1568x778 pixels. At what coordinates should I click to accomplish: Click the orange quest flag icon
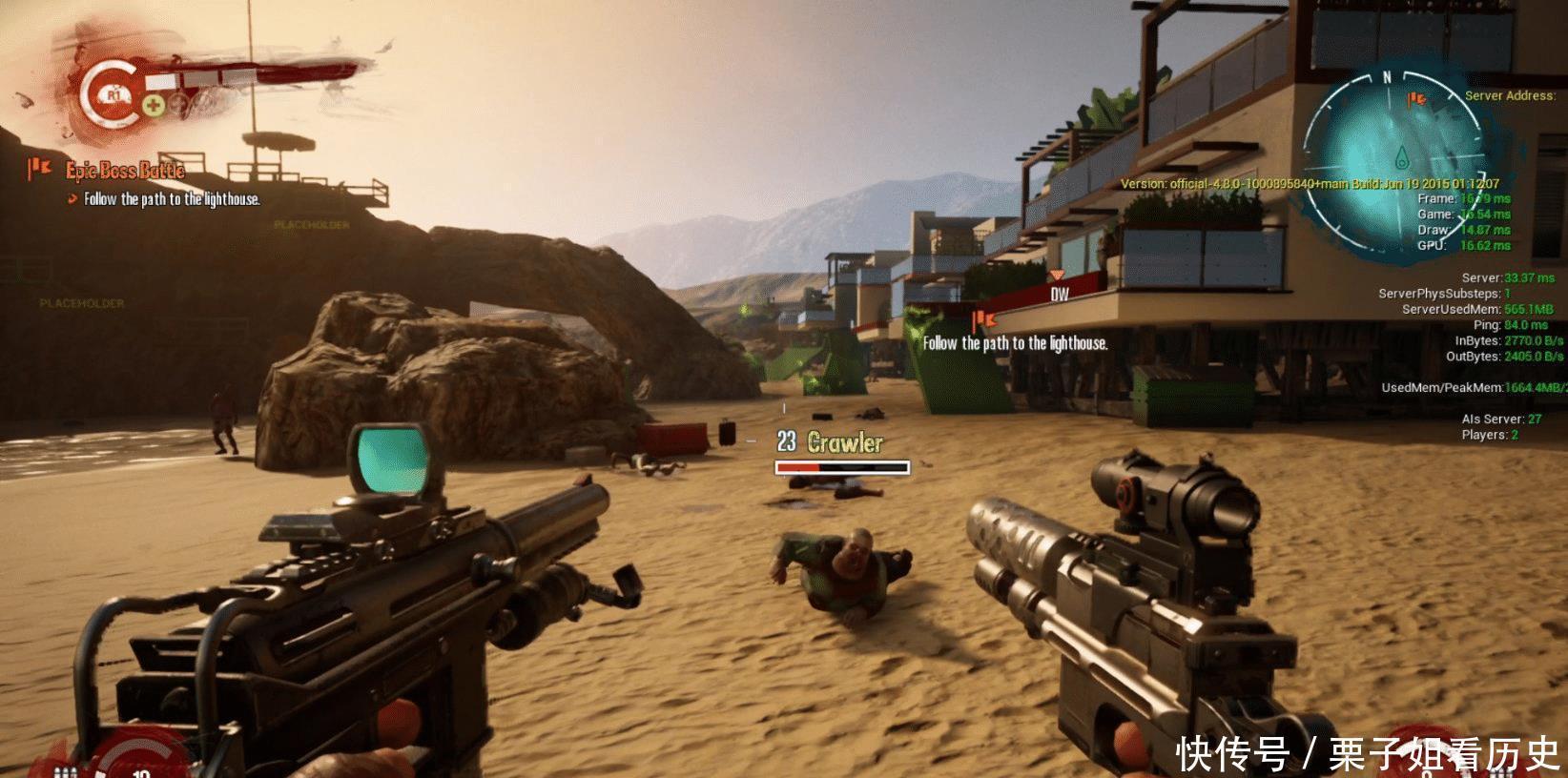point(39,170)
